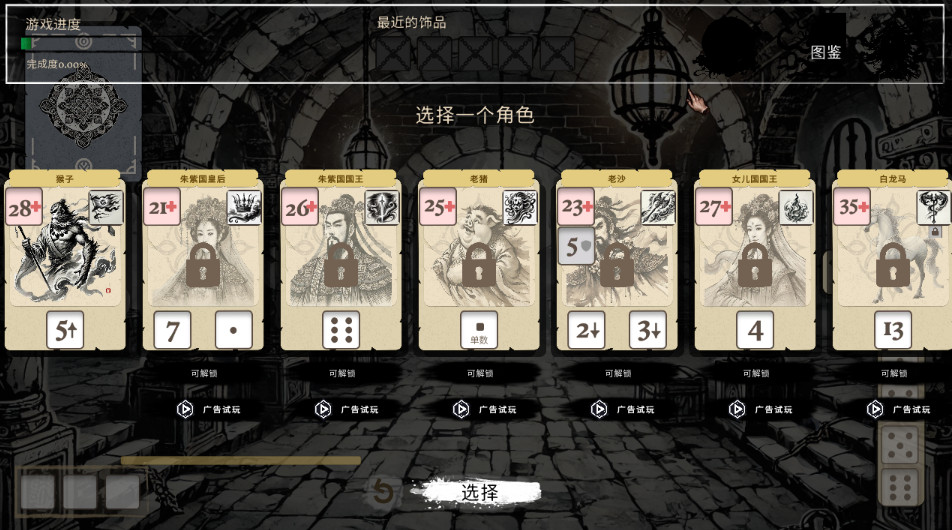Select the locked 白龙马 character card
Viewport: 952px width, 530px height.
(892, 262)
